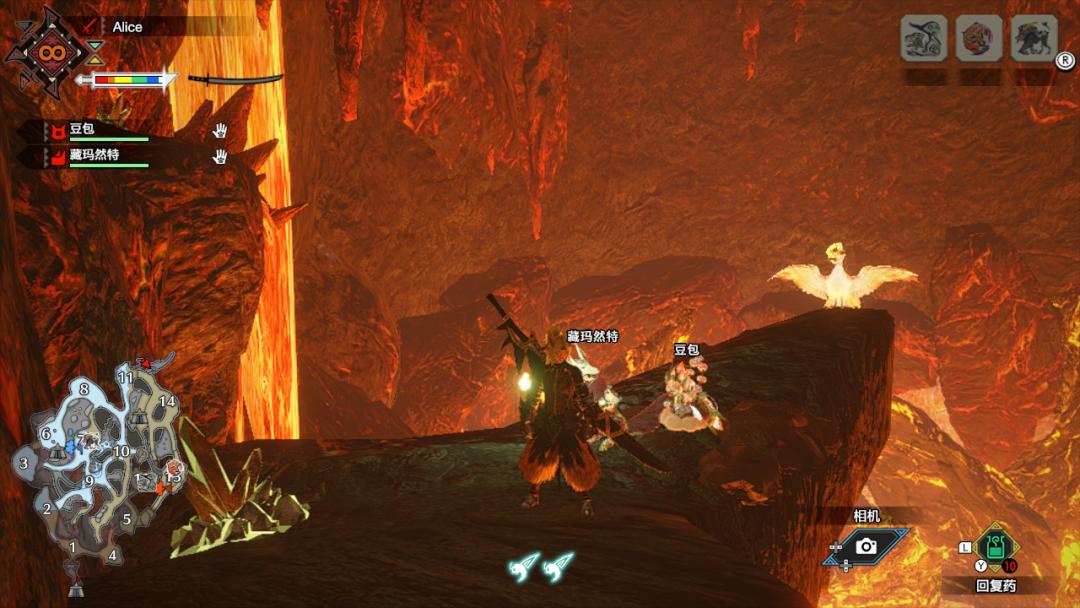Select buddy 豆包 in the party list

pyautogui.click(x=82, y=131)
